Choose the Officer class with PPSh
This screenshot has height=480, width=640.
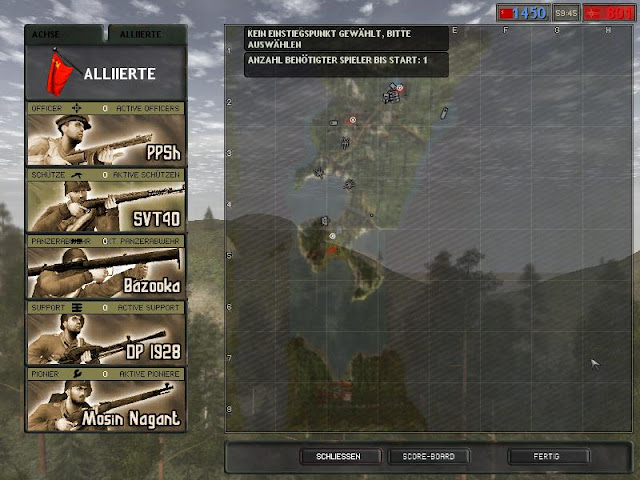tap(105, 139)
